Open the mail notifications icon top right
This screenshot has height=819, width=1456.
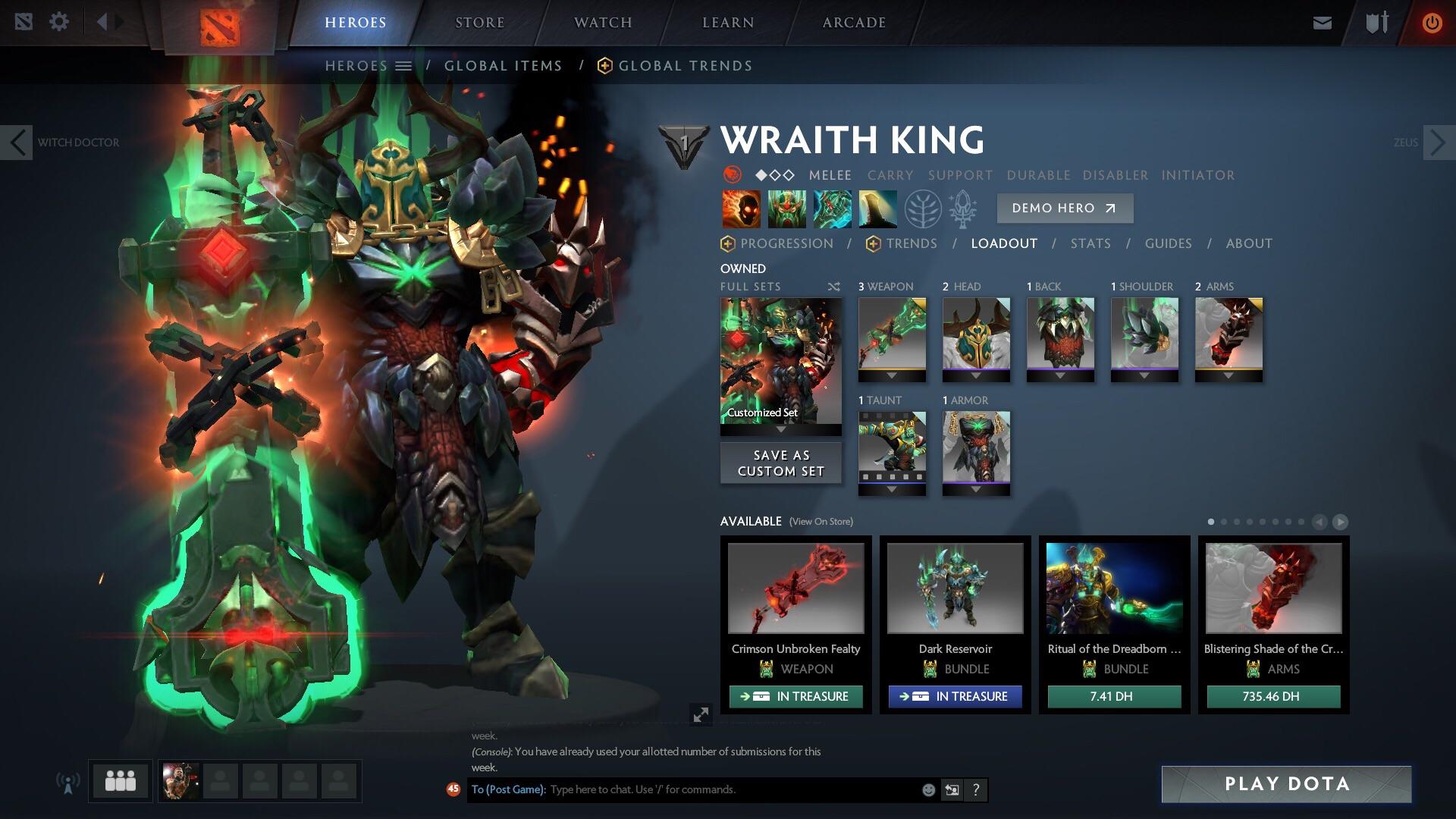click(1322, 22)
